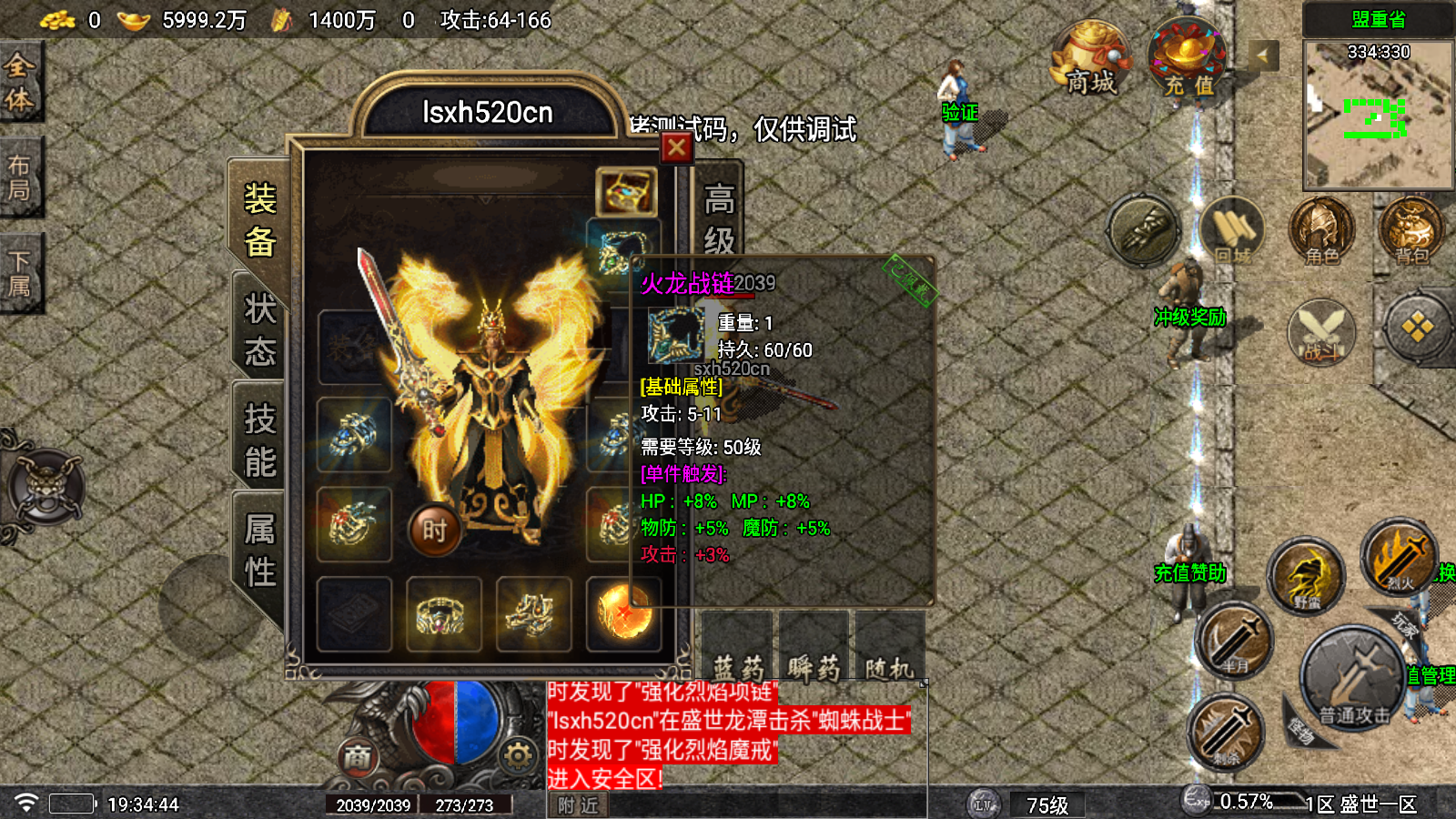Open the 技能 skills tab
This screenshot has width=1456, height=819.
click(x=259, y=440)
